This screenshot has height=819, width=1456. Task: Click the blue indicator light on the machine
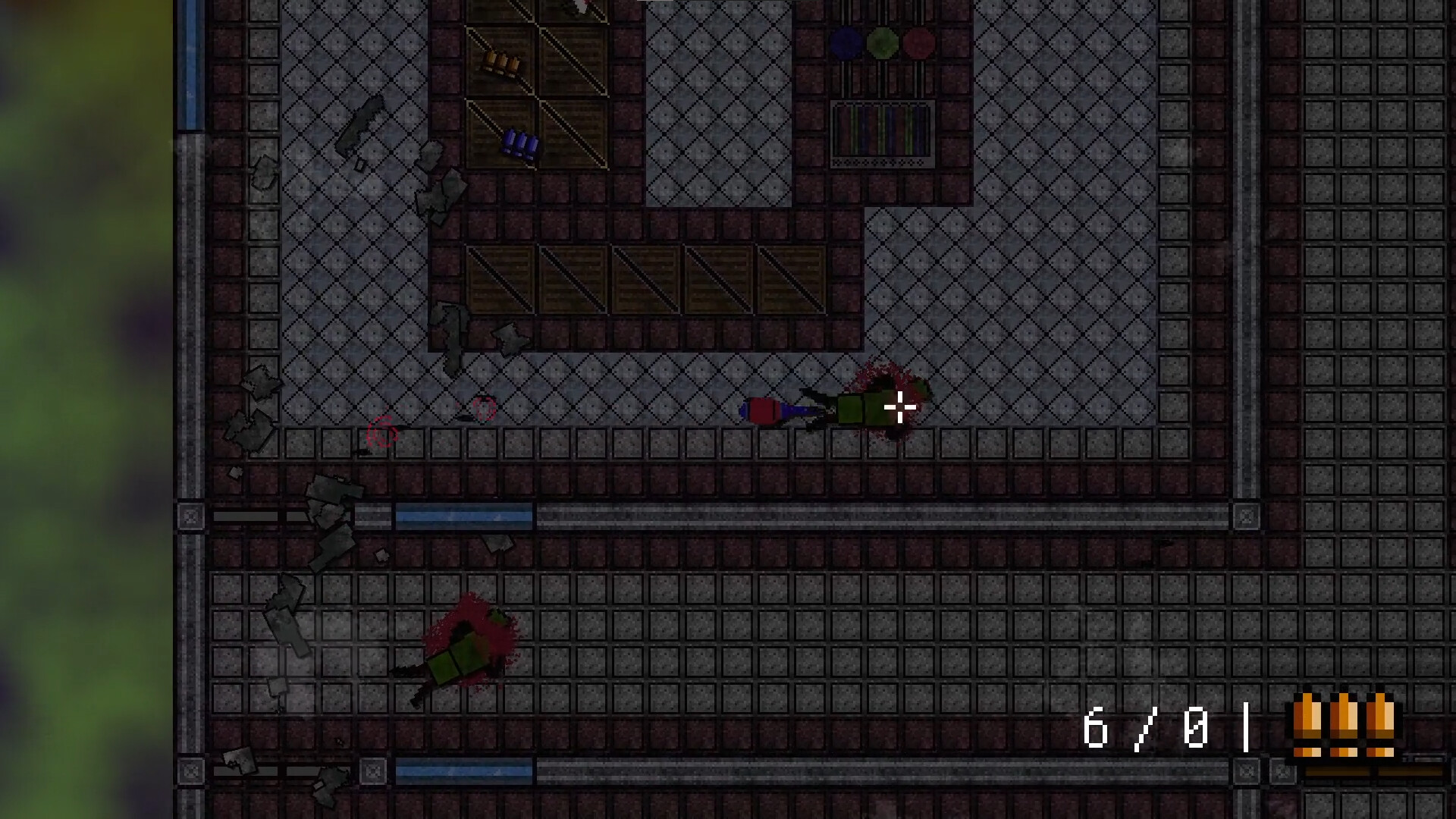(844, 42)
